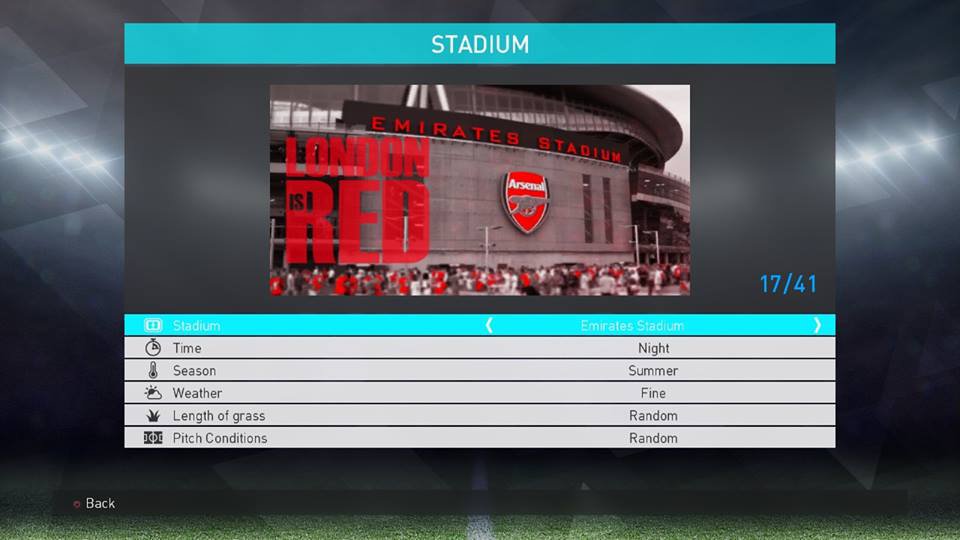Choose the Pitch Conditions row
The height and width of the screenshot is (540, 960).
[479, 438]
